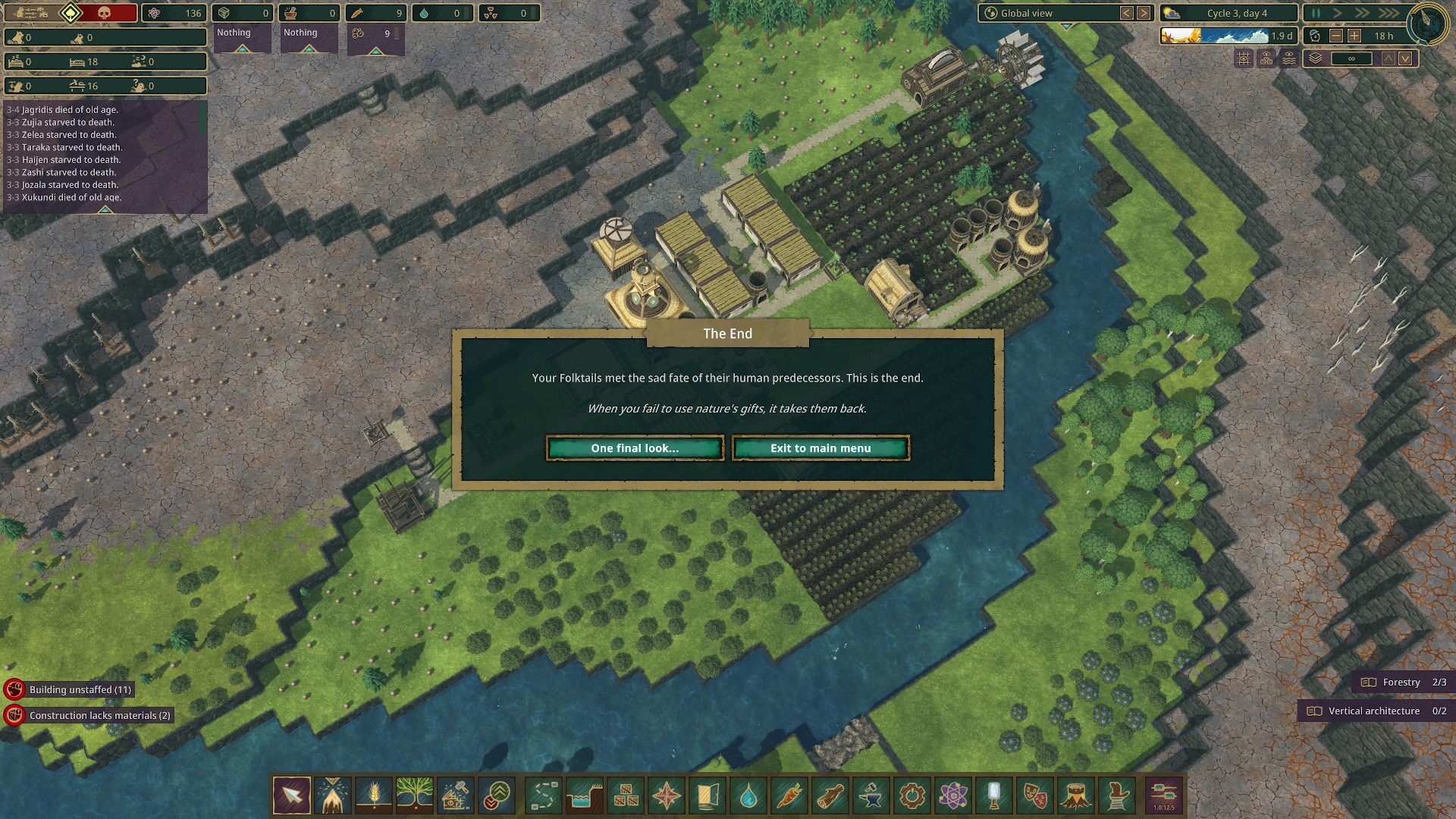Expand the first Nothing district slot
The image size is (1456, 819).
point(243,47)
